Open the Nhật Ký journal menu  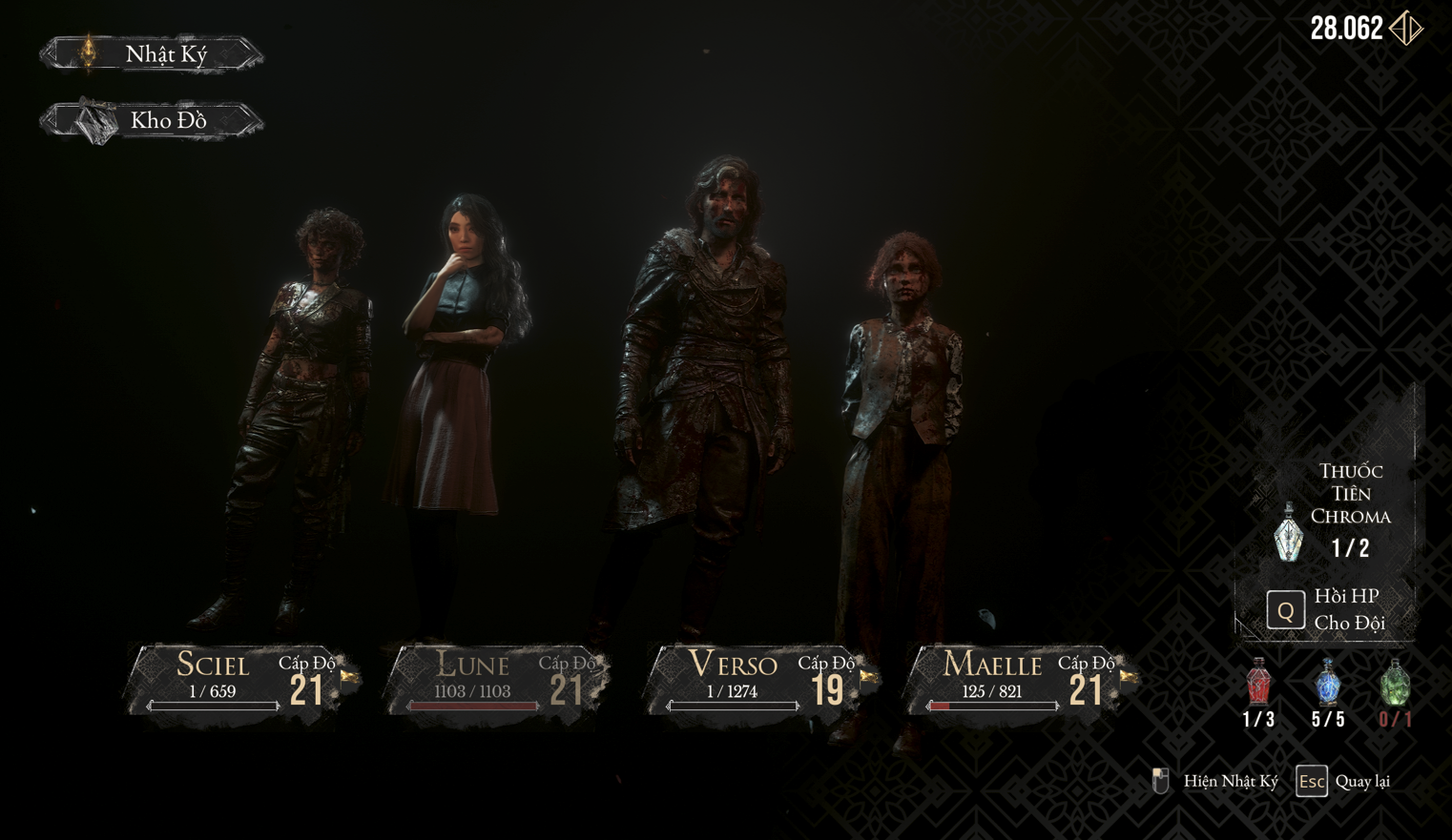(x=153, y=53)
